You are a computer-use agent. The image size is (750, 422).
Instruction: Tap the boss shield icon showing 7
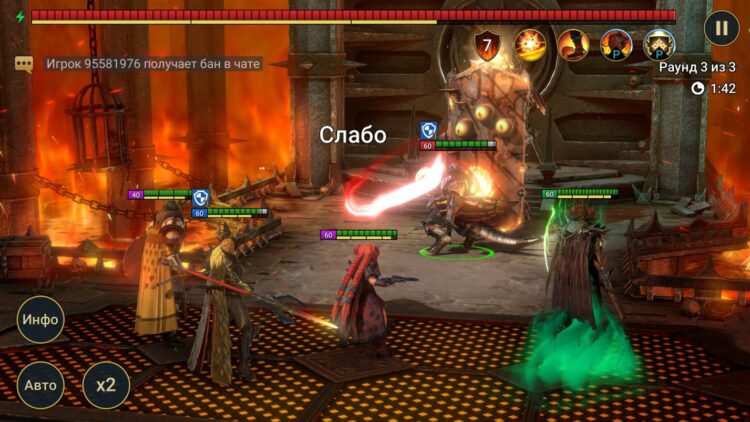487,45
